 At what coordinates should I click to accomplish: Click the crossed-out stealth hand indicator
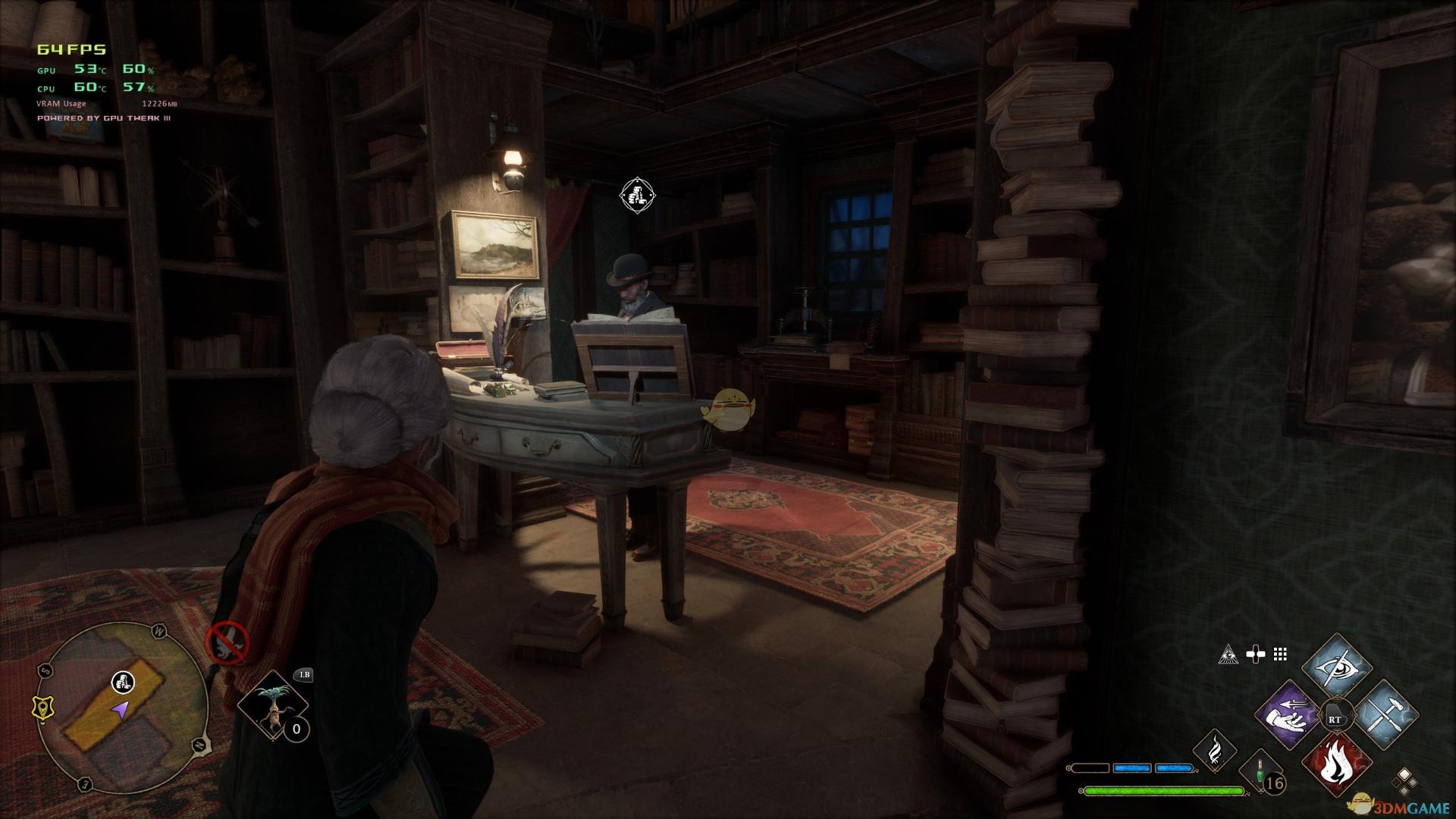click(x=227, y=642)
